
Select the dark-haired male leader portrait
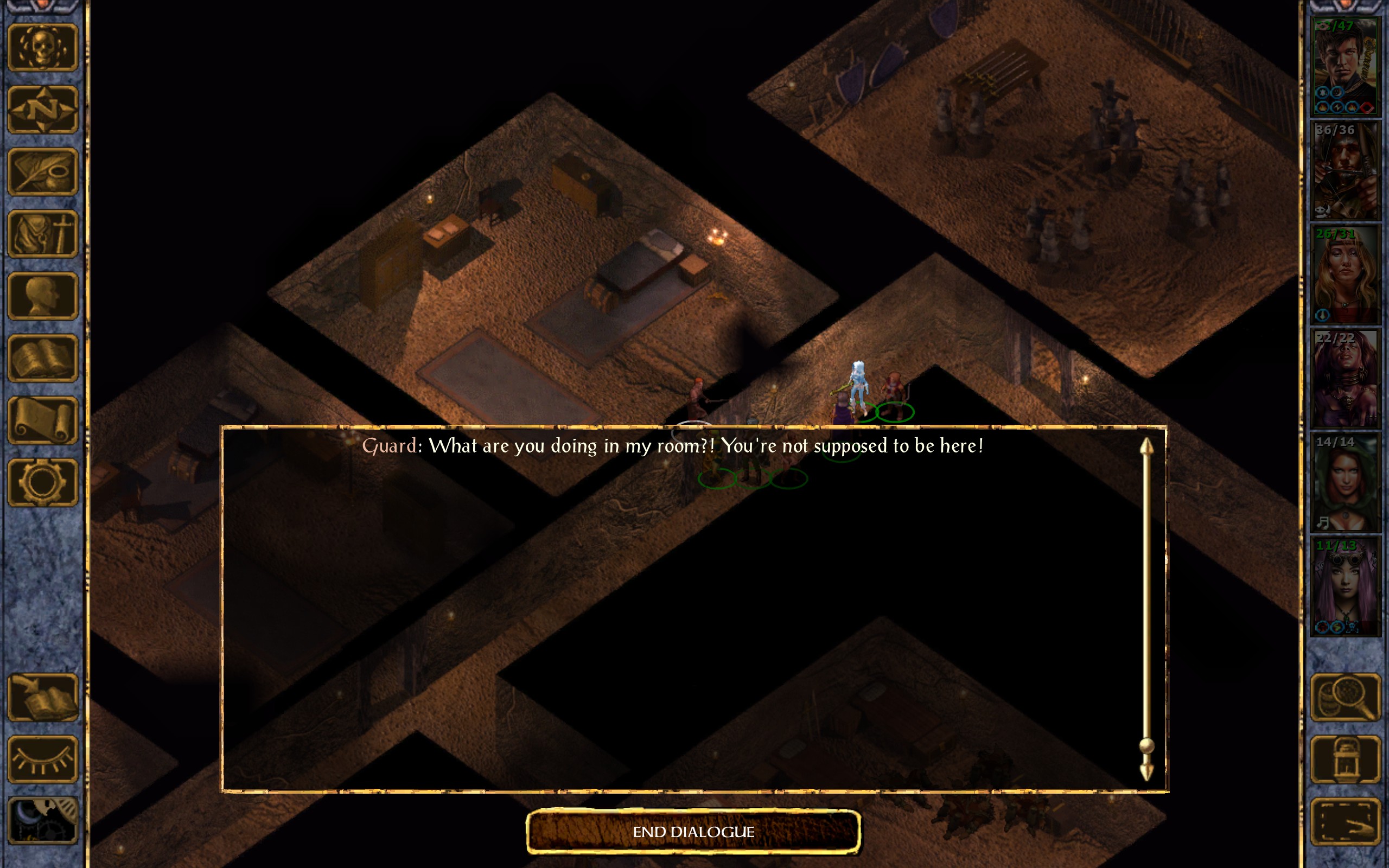pos(1346,67)
